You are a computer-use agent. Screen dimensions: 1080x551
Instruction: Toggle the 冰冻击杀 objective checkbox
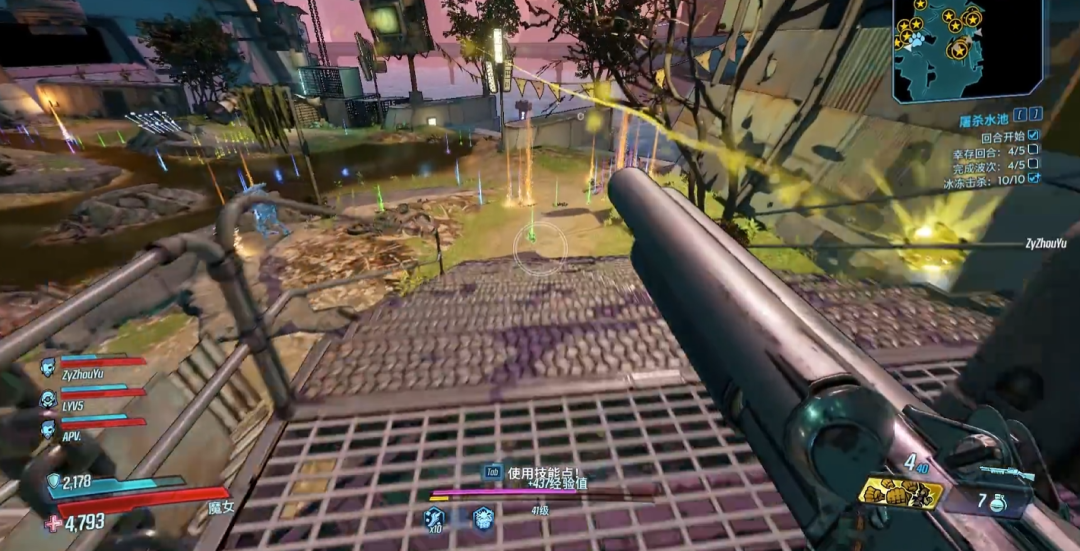[1033, 178]
